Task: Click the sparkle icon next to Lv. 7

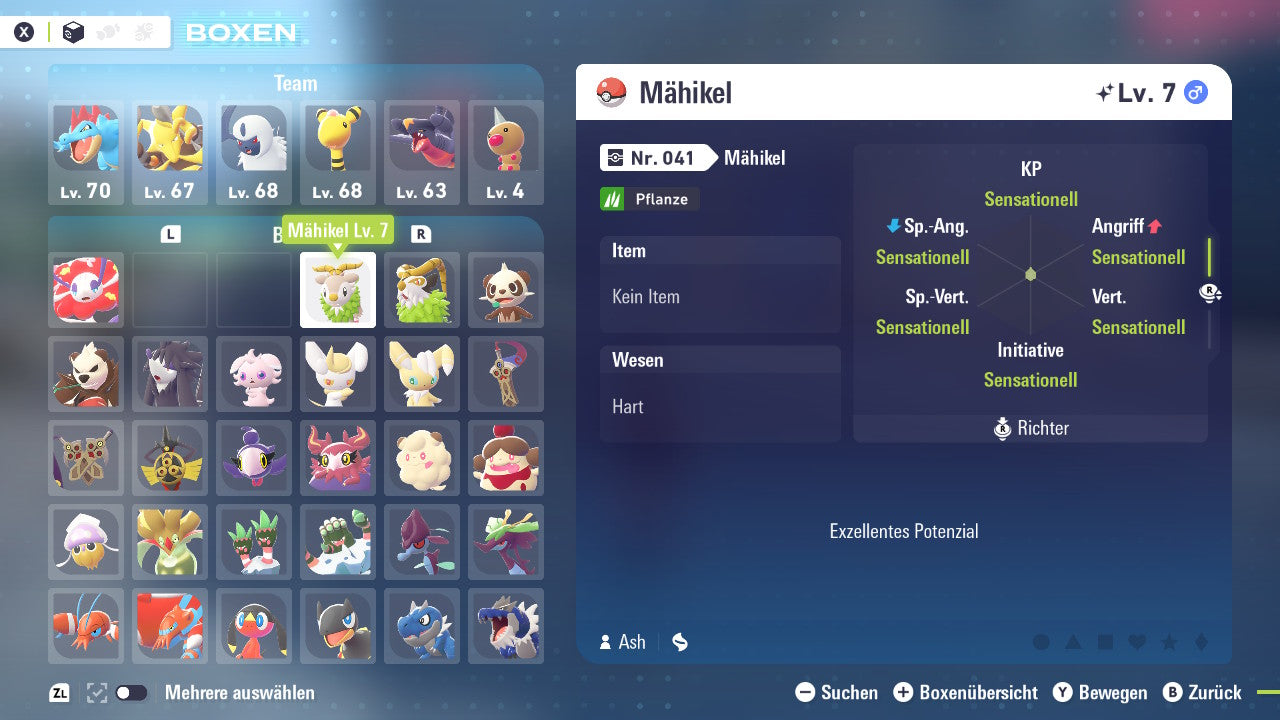Action: pyautogui.click(x=1104, y=91)
